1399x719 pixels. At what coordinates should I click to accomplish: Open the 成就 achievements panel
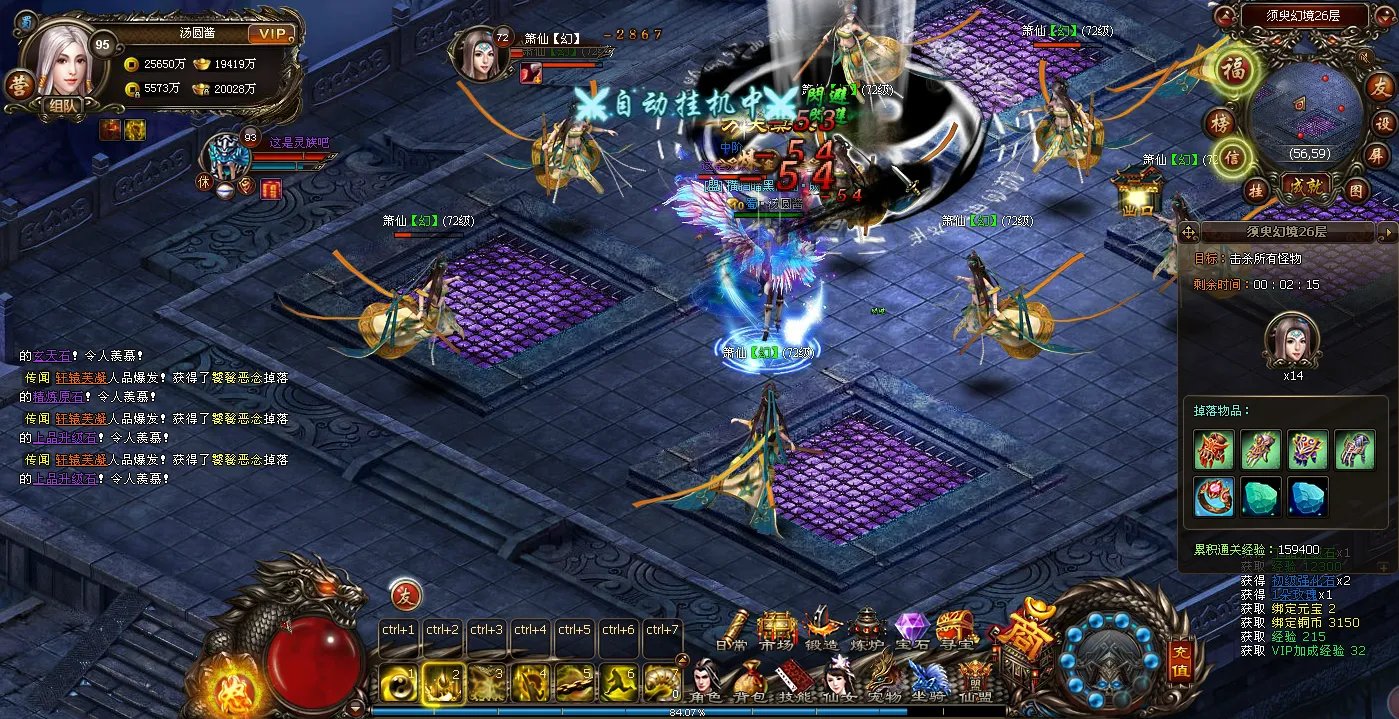pos(1306,186)
